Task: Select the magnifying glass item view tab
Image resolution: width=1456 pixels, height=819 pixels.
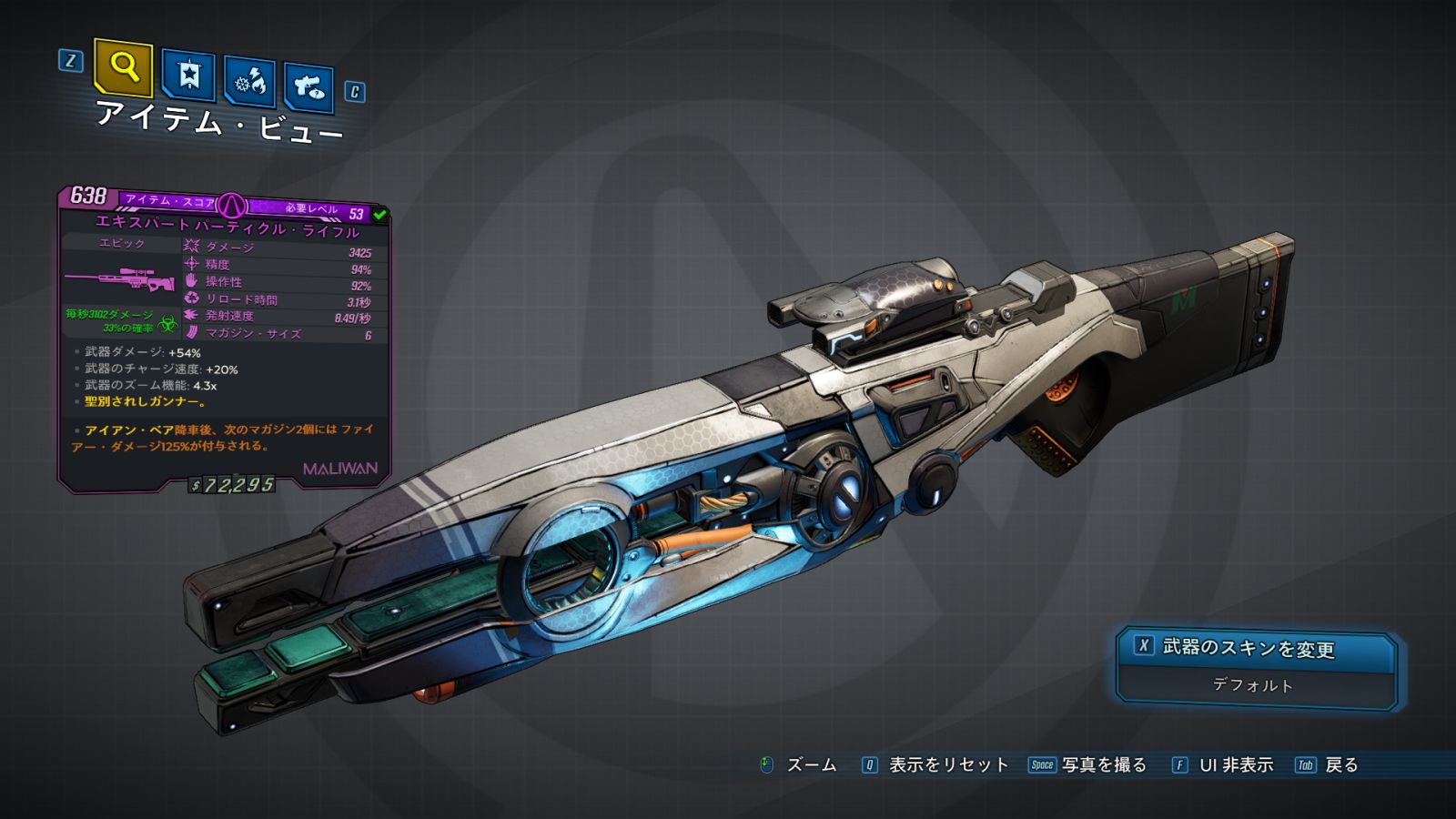Action: 123,66
